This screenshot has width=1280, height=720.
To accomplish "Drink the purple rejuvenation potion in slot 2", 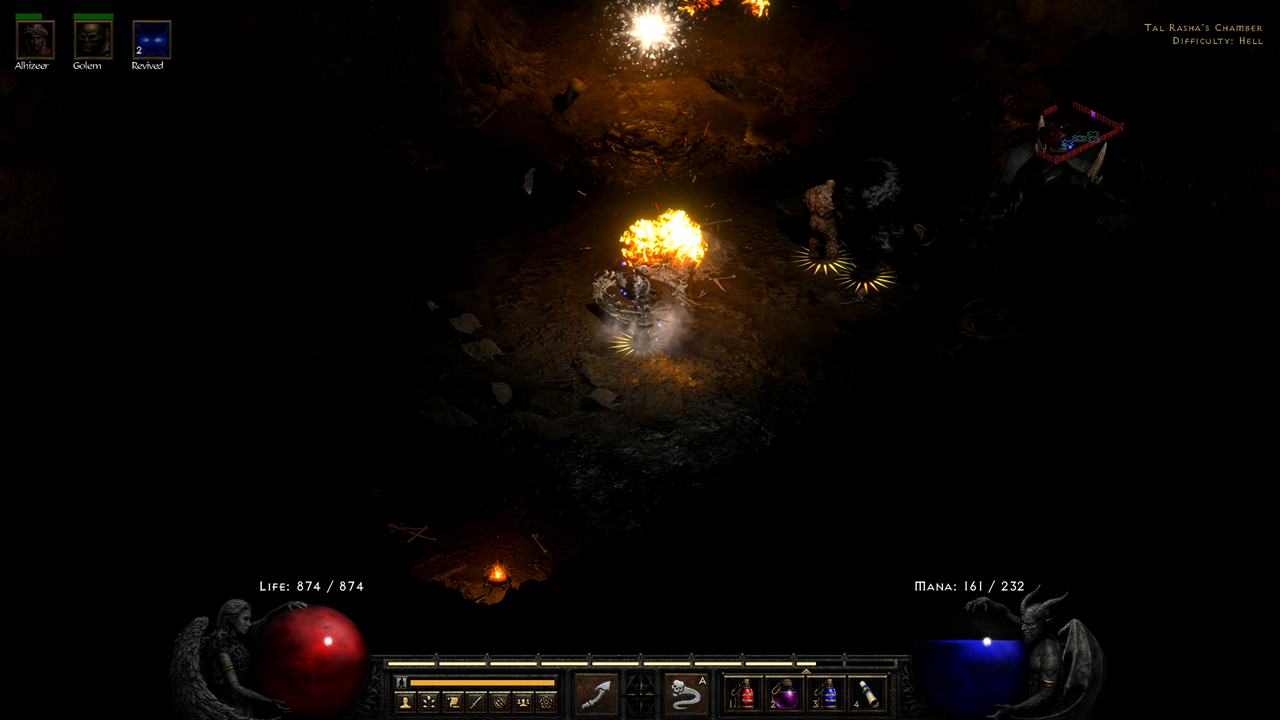I will click(786, 693).
